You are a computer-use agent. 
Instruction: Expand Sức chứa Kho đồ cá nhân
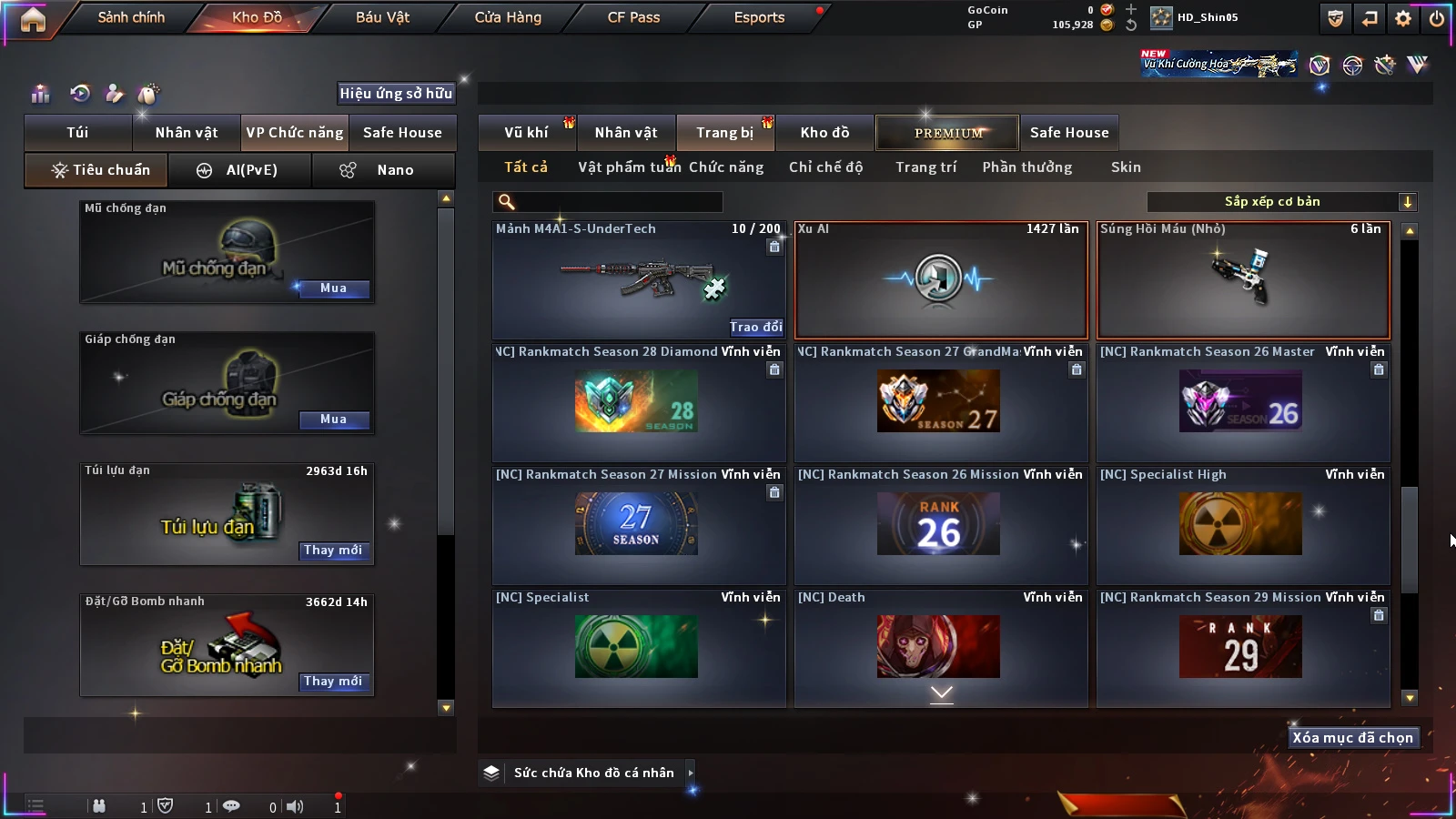point(691,773)
